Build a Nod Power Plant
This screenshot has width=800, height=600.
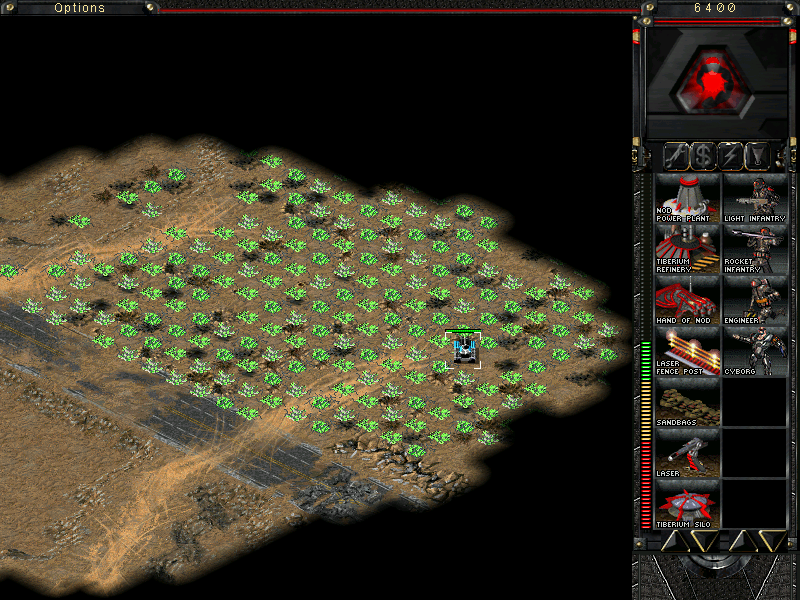coord(687,198)
